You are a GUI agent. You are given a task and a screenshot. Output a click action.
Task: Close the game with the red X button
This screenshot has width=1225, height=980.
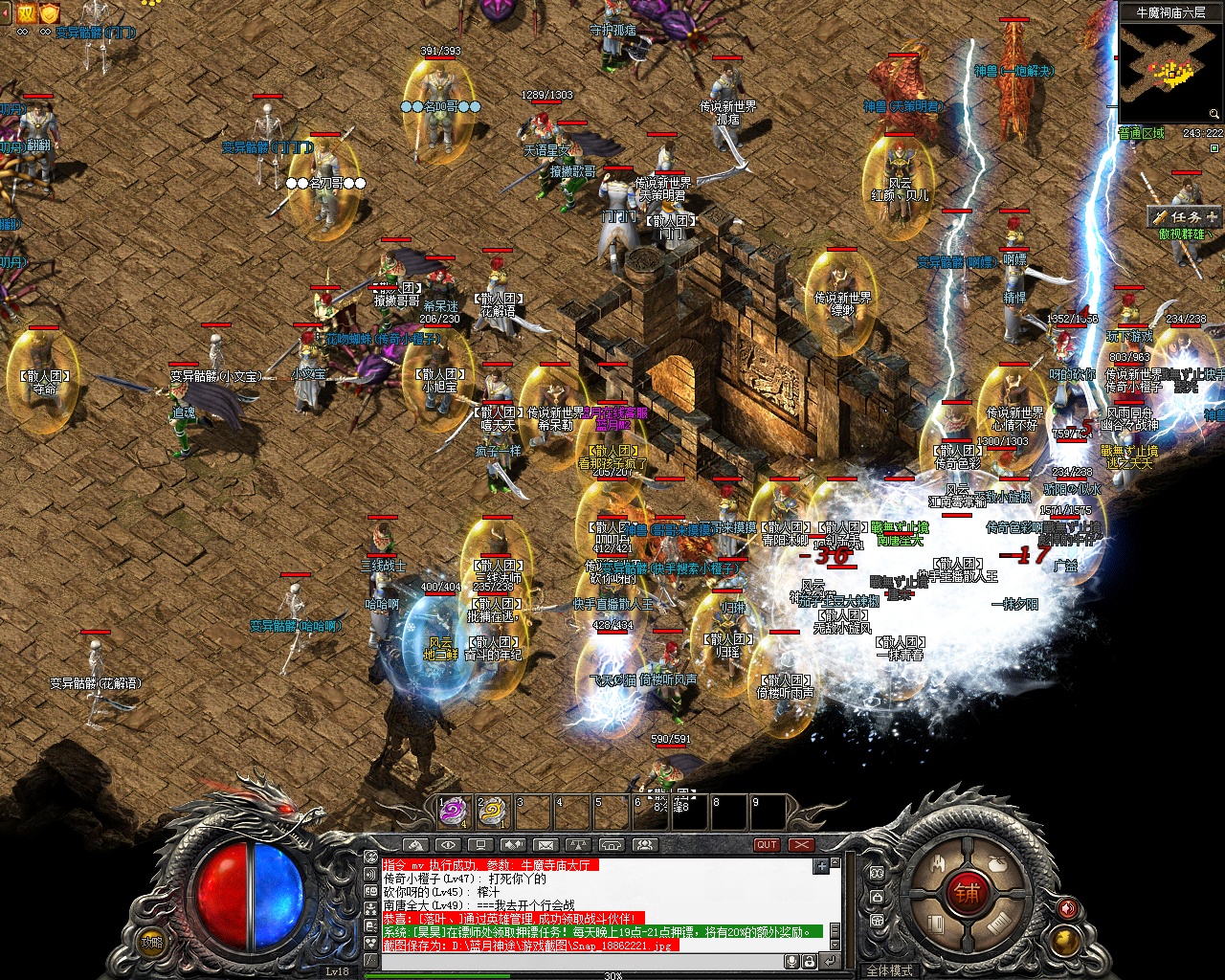pyautogui.click(x=801, y=845)
